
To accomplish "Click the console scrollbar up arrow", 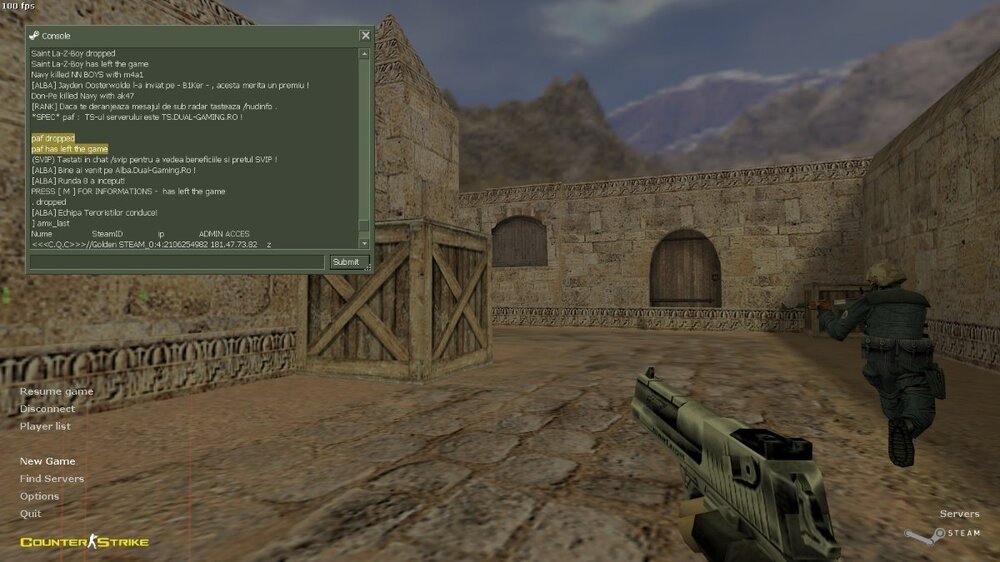I will click(x=365, y=52).
